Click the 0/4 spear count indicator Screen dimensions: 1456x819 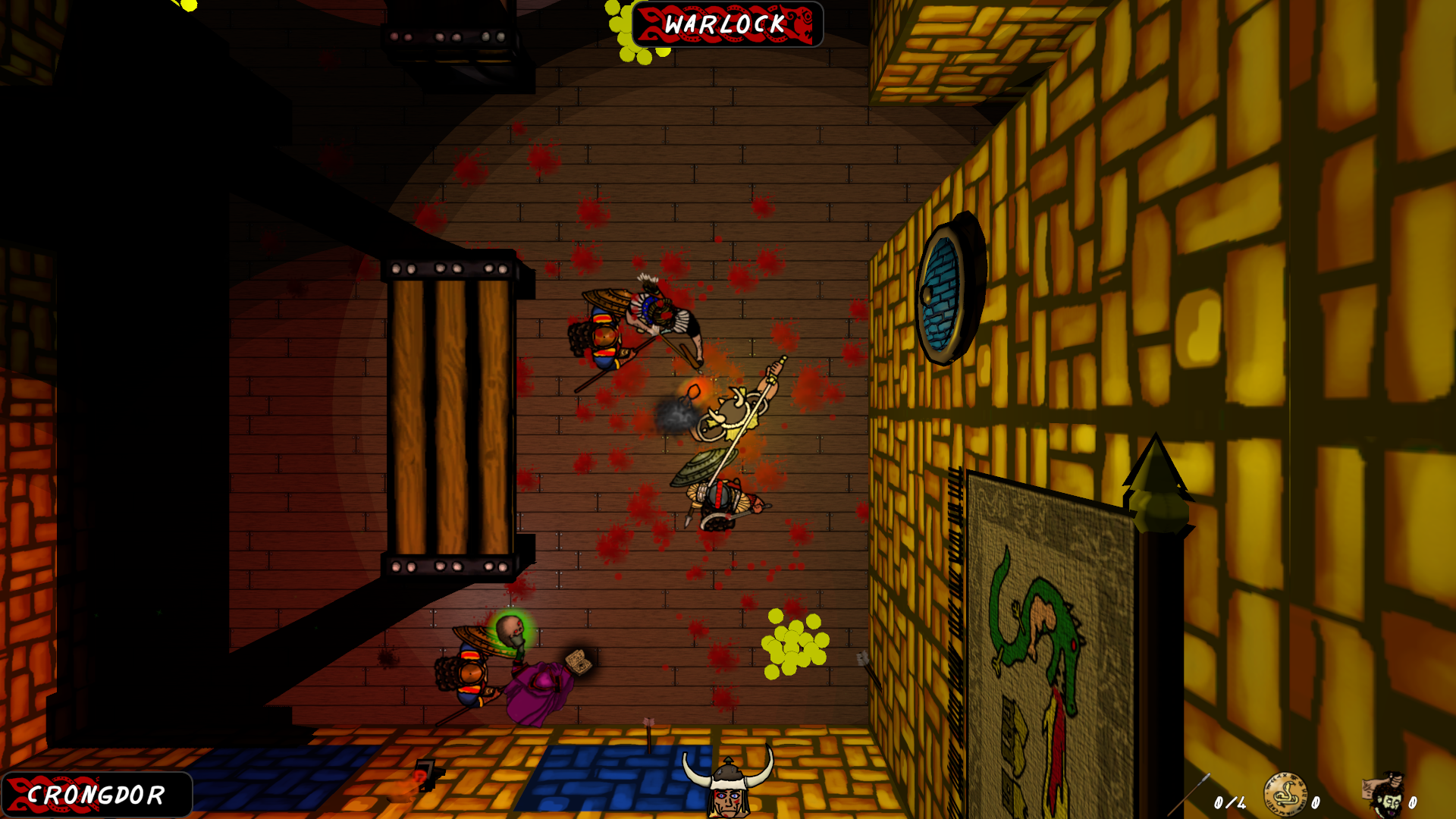tap(1228, 800)
